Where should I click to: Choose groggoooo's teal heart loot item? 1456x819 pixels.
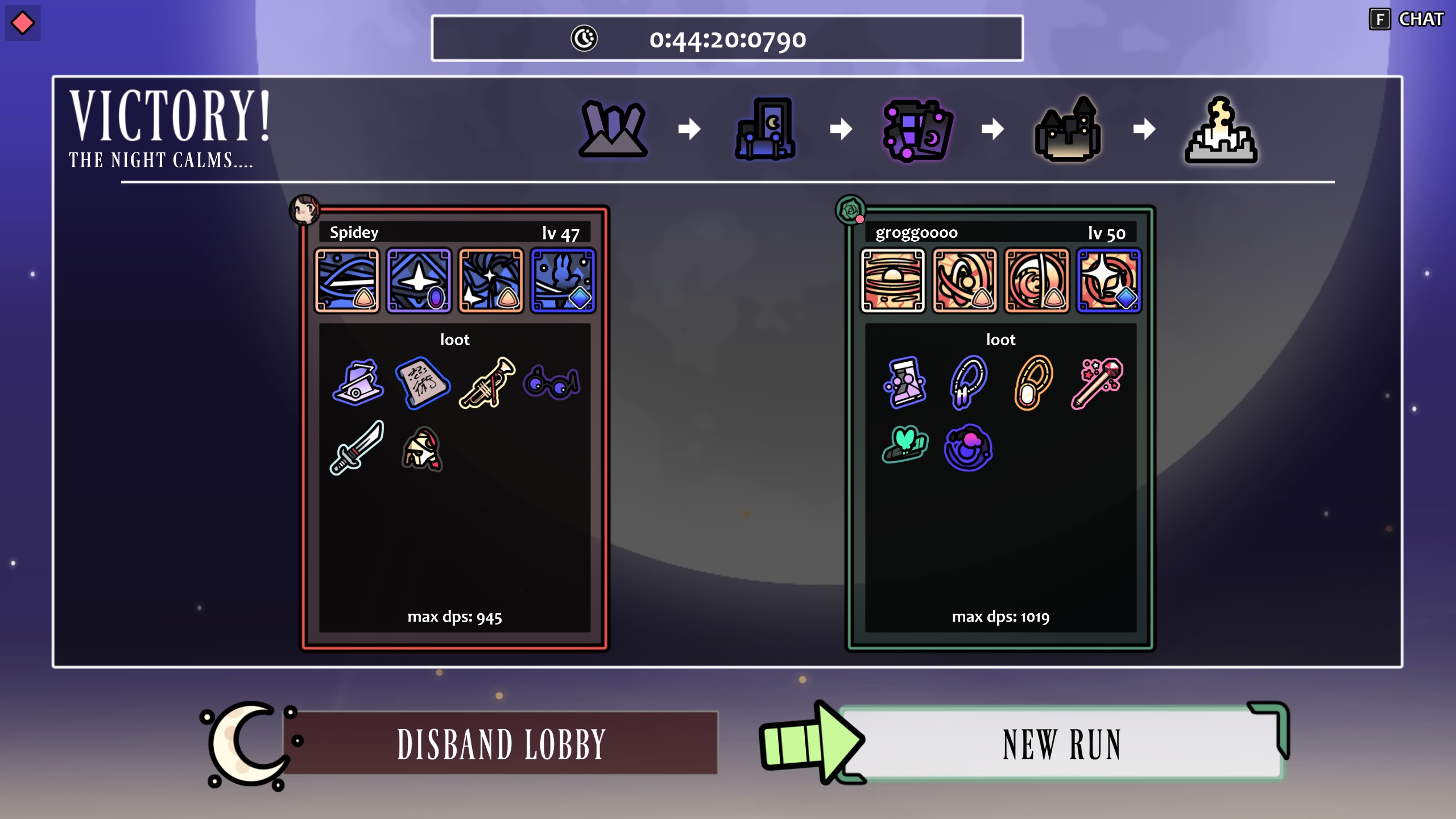pyautogui.click(x=905, y=445)
